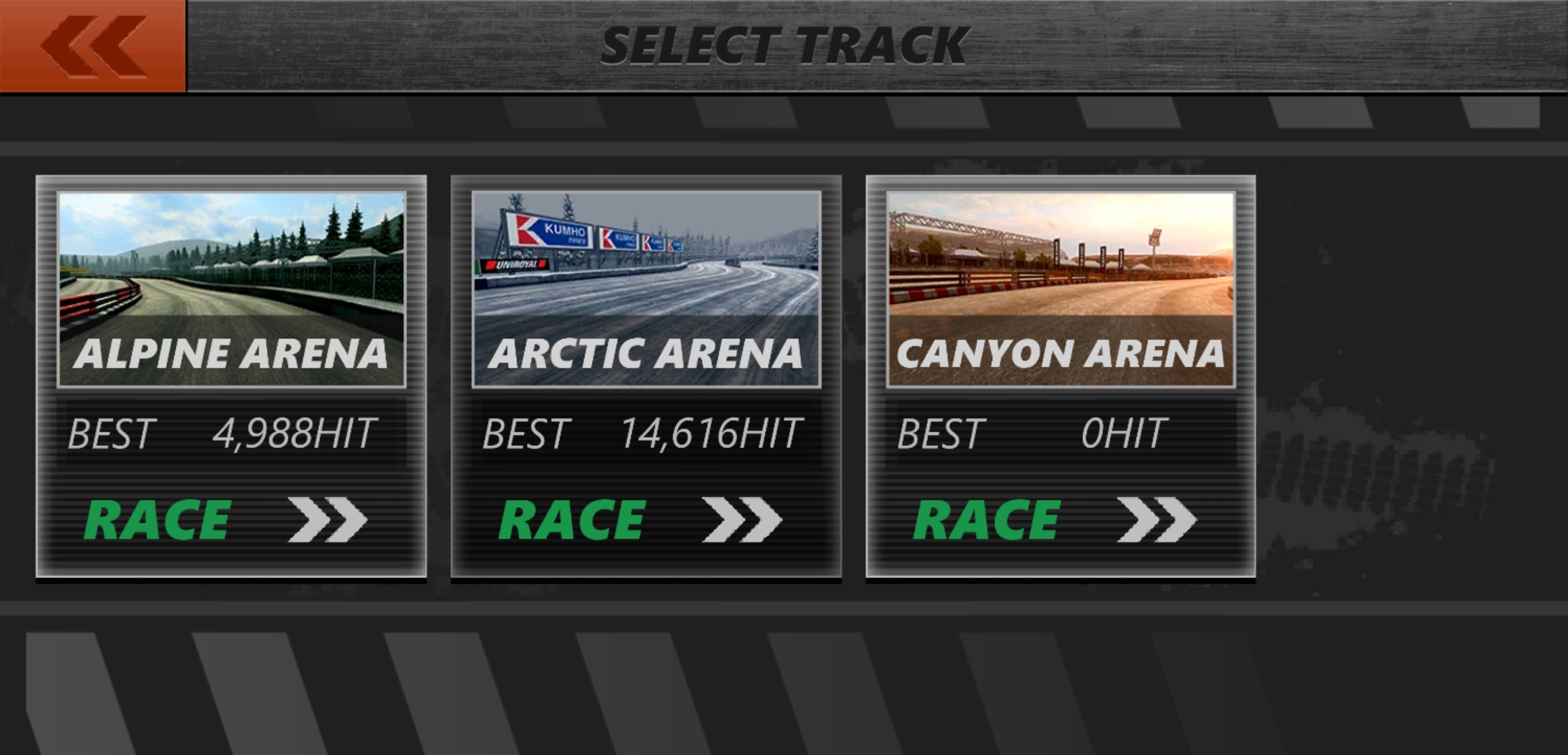1568x755 pixels.
Task: Go back using the orange double-arrow button
Action: point(93,46)
